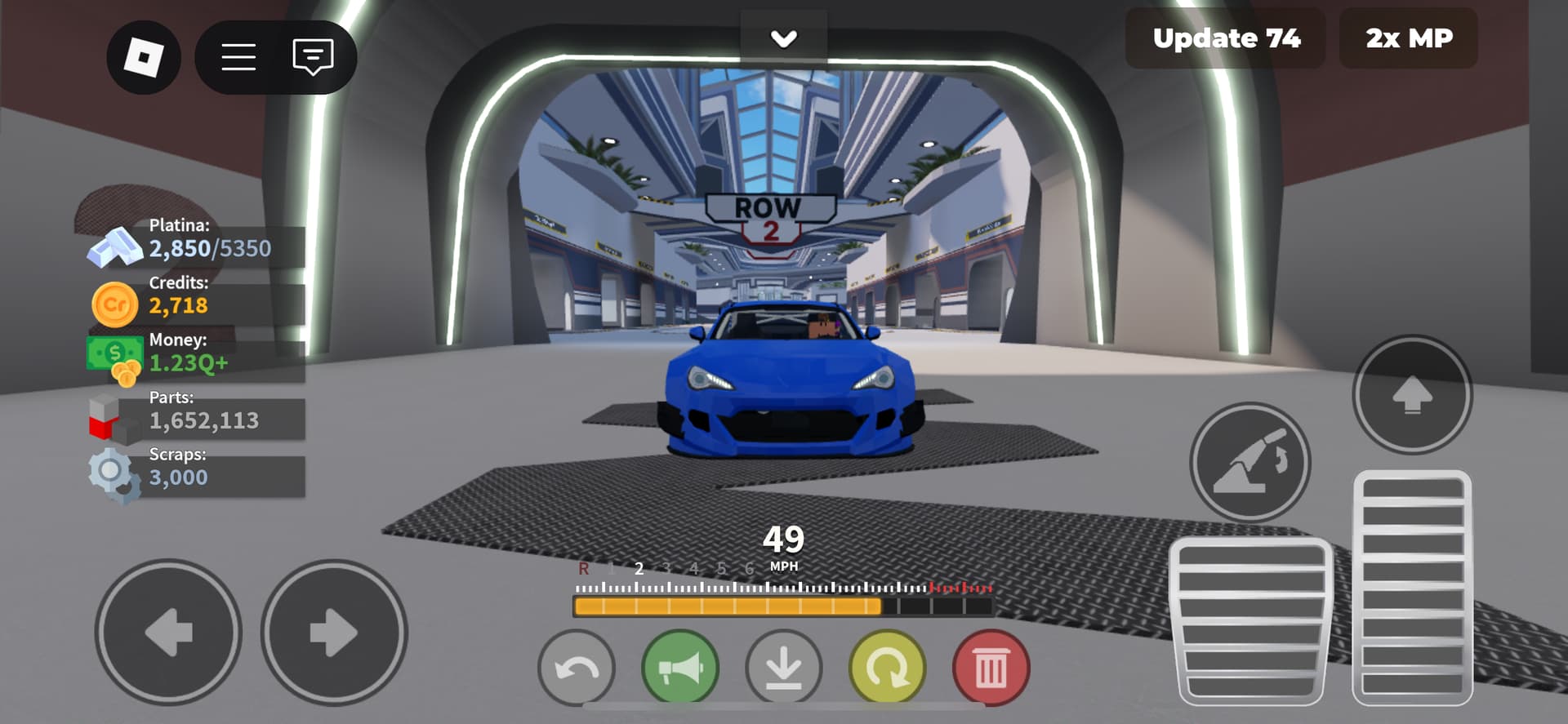Screen dimensions: 1568x724
Task: Open the Roblox chat window
Action: click(x=313, y=57)
